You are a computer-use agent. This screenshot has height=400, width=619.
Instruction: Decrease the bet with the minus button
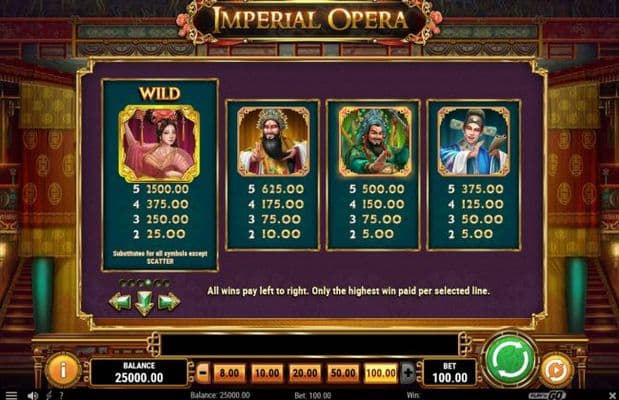tap(203, 373)
